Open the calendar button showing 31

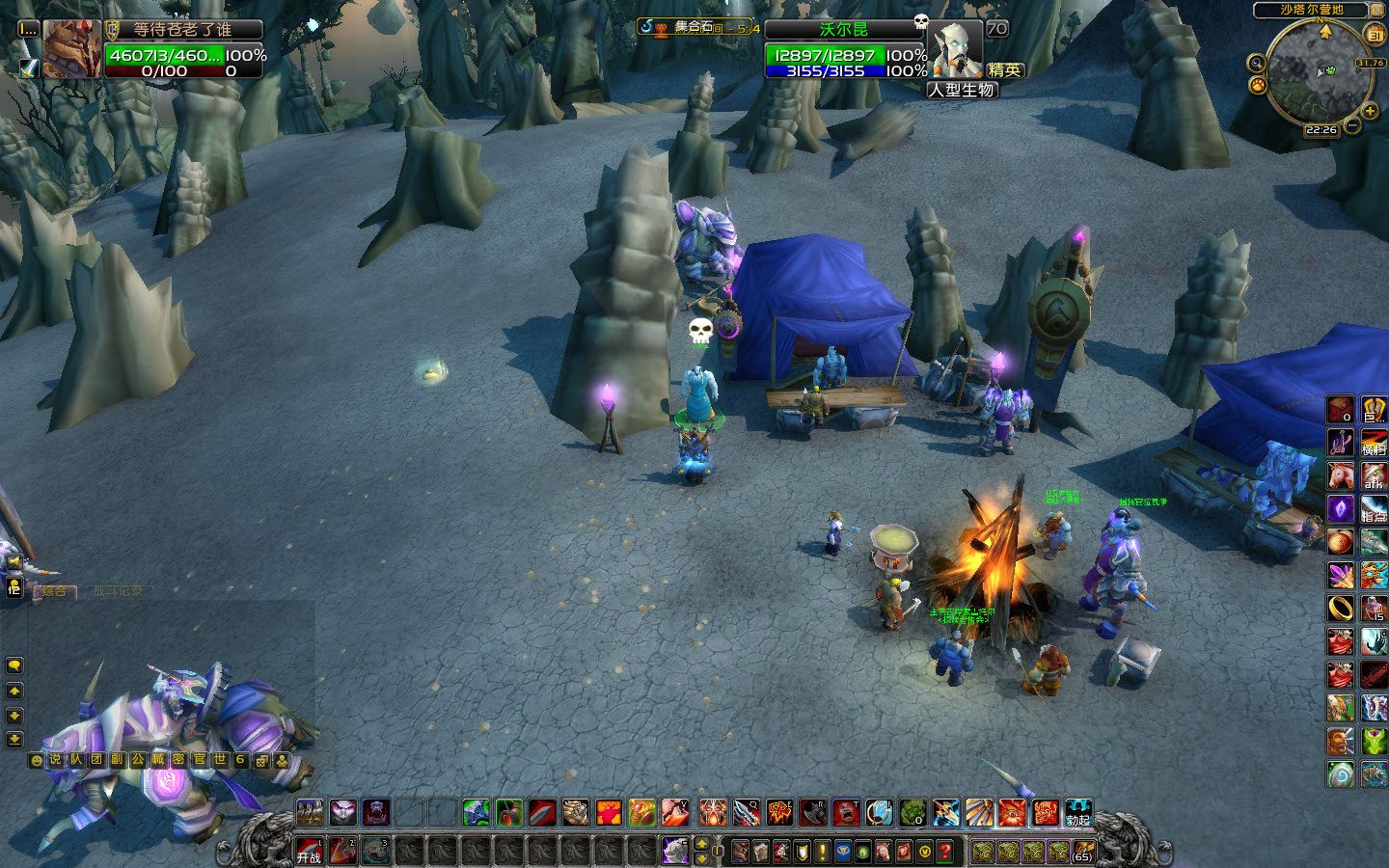(1375, 36)
